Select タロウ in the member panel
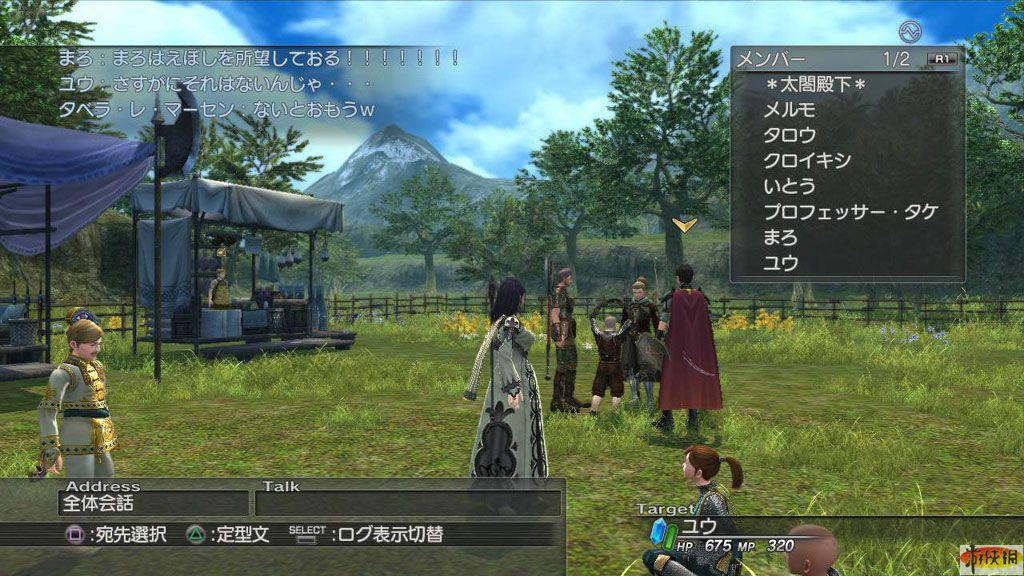The width and height of the screenshot is (1024, 576). point(789,135)
